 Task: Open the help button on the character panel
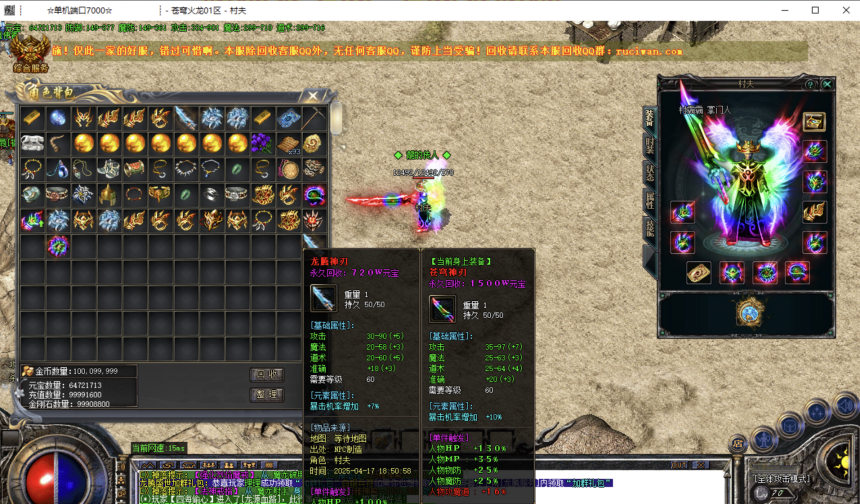810,85
